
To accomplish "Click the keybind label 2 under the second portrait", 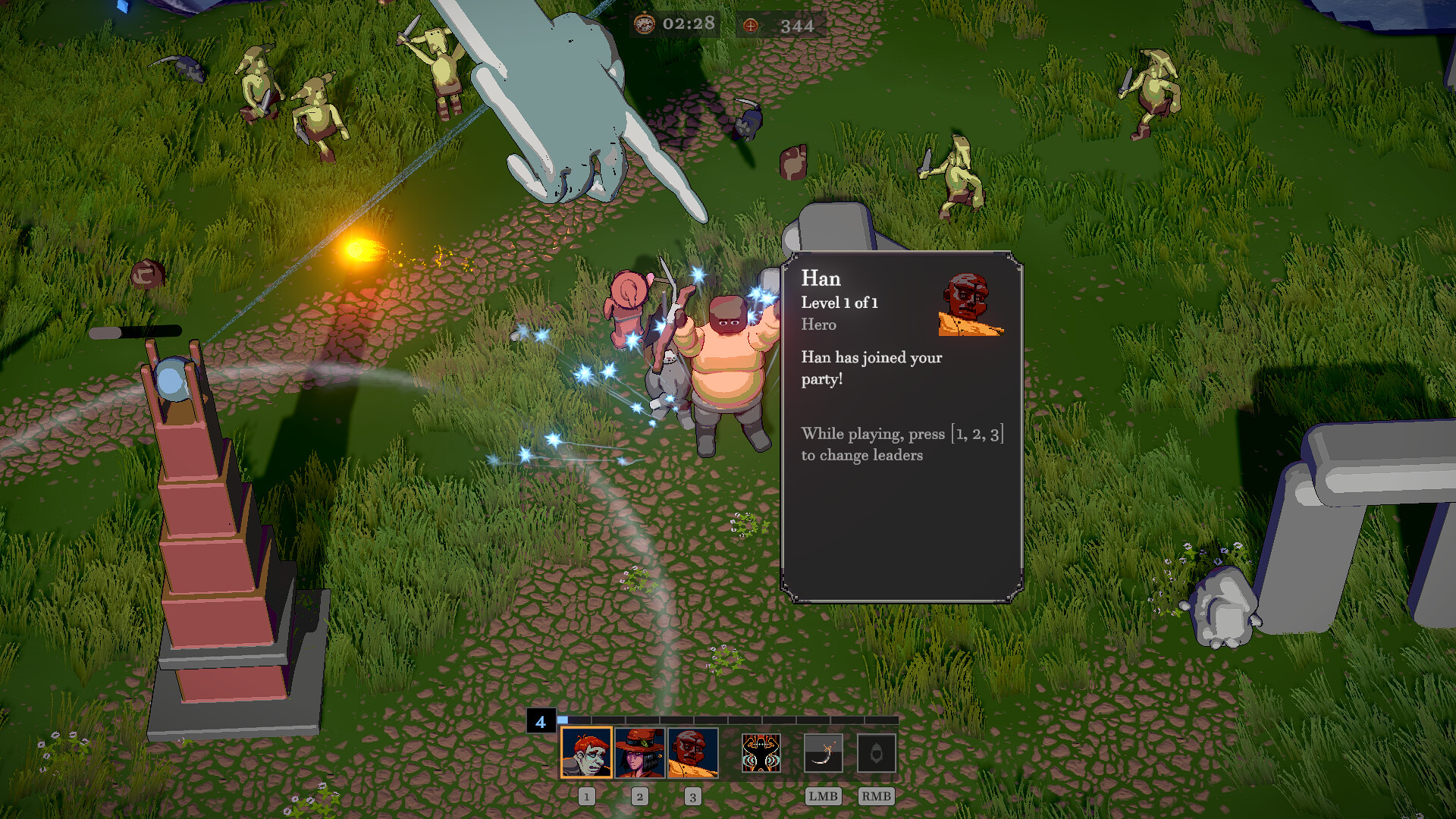I will point(639,796).
